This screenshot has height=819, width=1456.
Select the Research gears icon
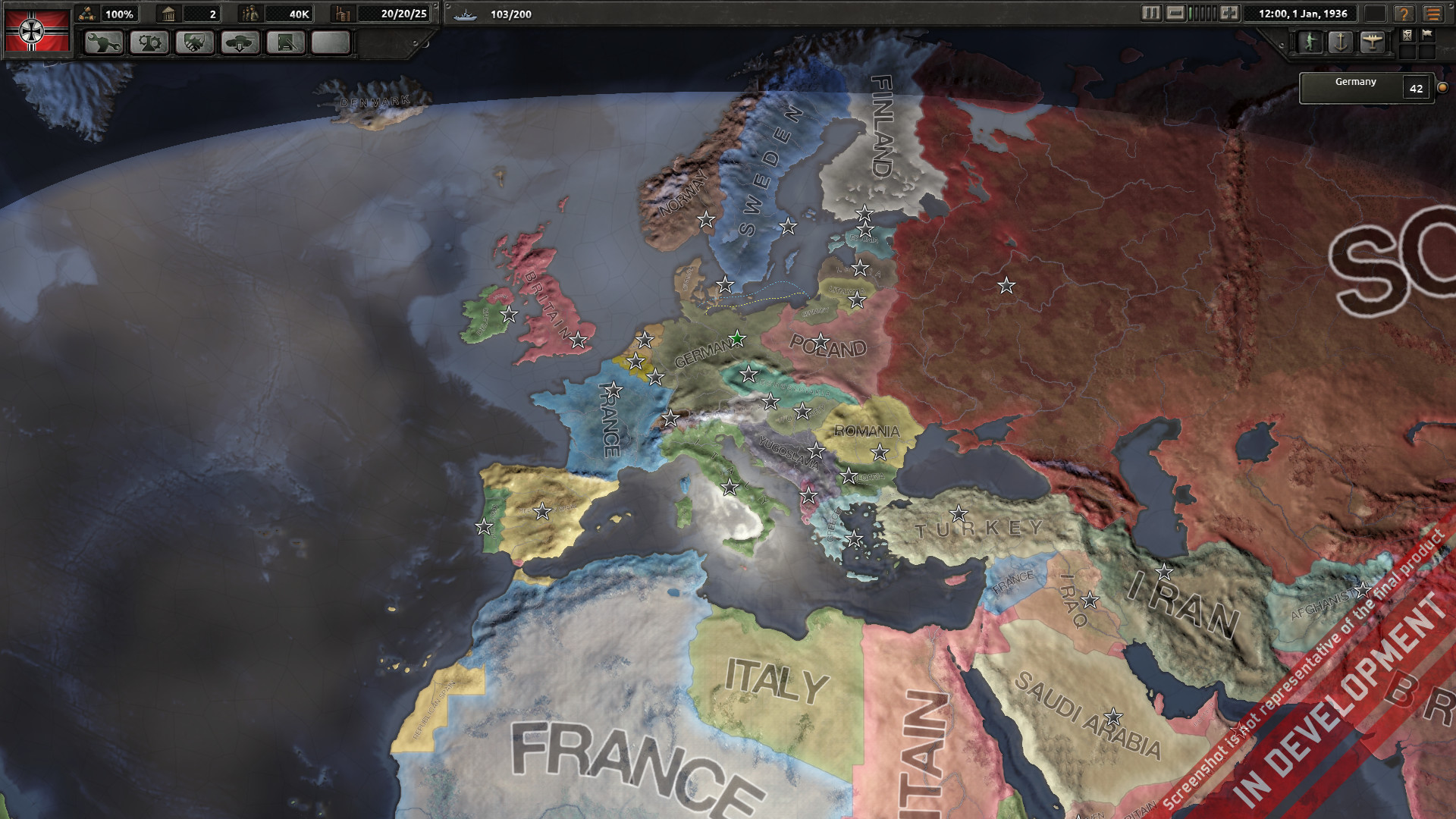click(x=150, y=43)
